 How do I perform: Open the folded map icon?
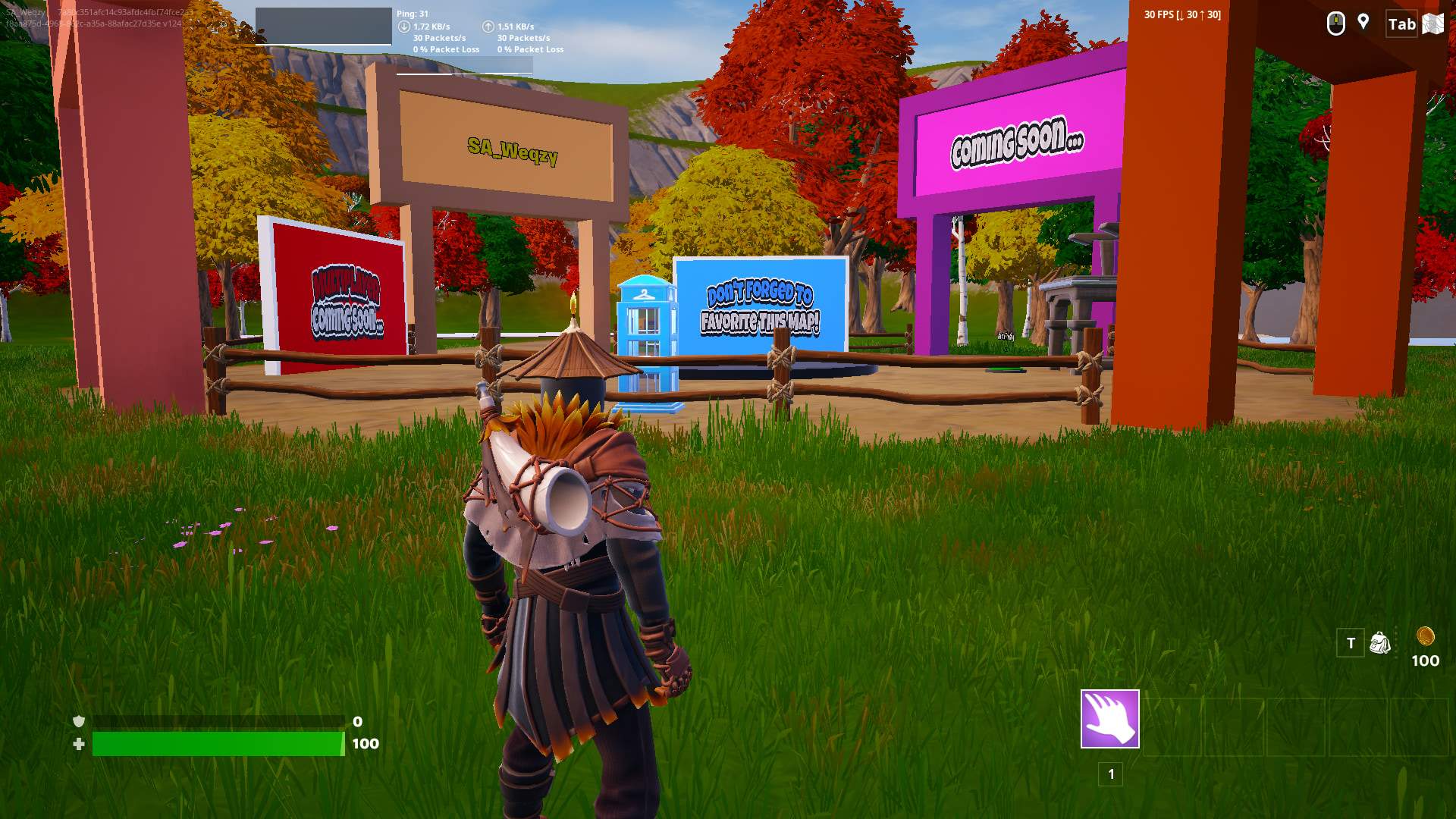click(1432, 24)
